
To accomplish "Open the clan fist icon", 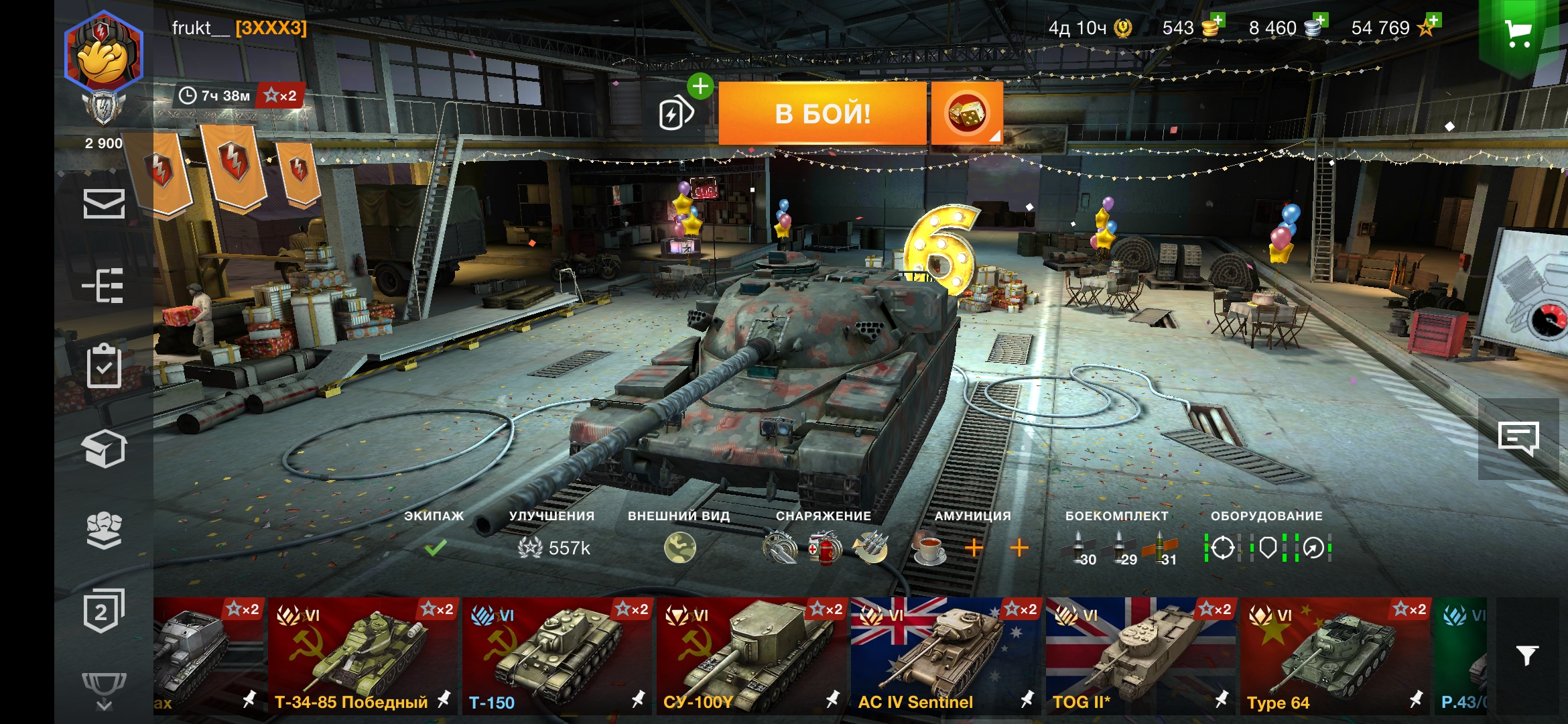I will click(x=104, y=530).
